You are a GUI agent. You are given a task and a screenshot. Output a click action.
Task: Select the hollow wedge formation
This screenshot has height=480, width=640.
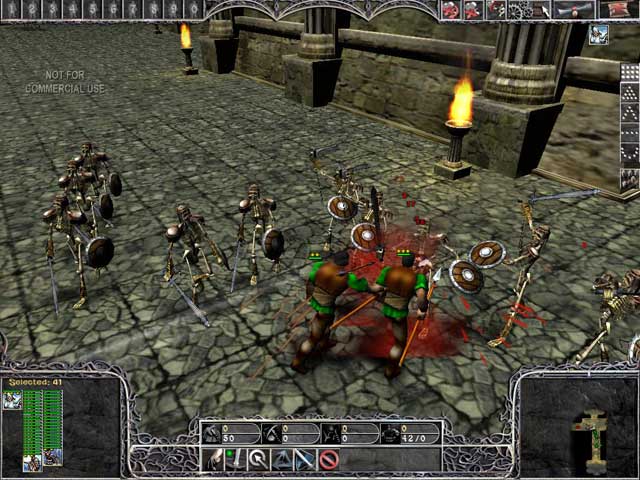[x=629, y=110]
